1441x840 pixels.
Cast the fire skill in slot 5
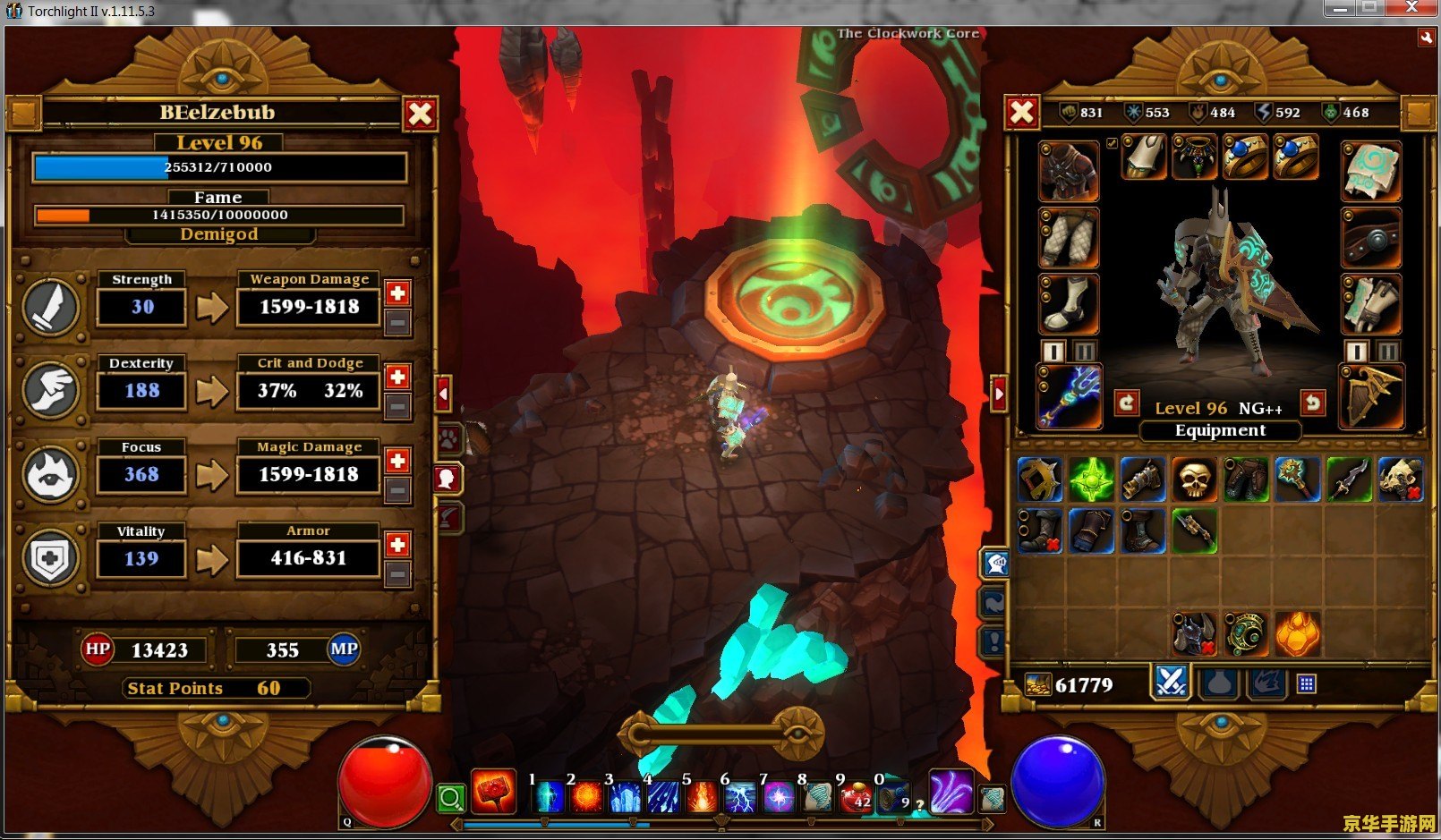point(703,796)
